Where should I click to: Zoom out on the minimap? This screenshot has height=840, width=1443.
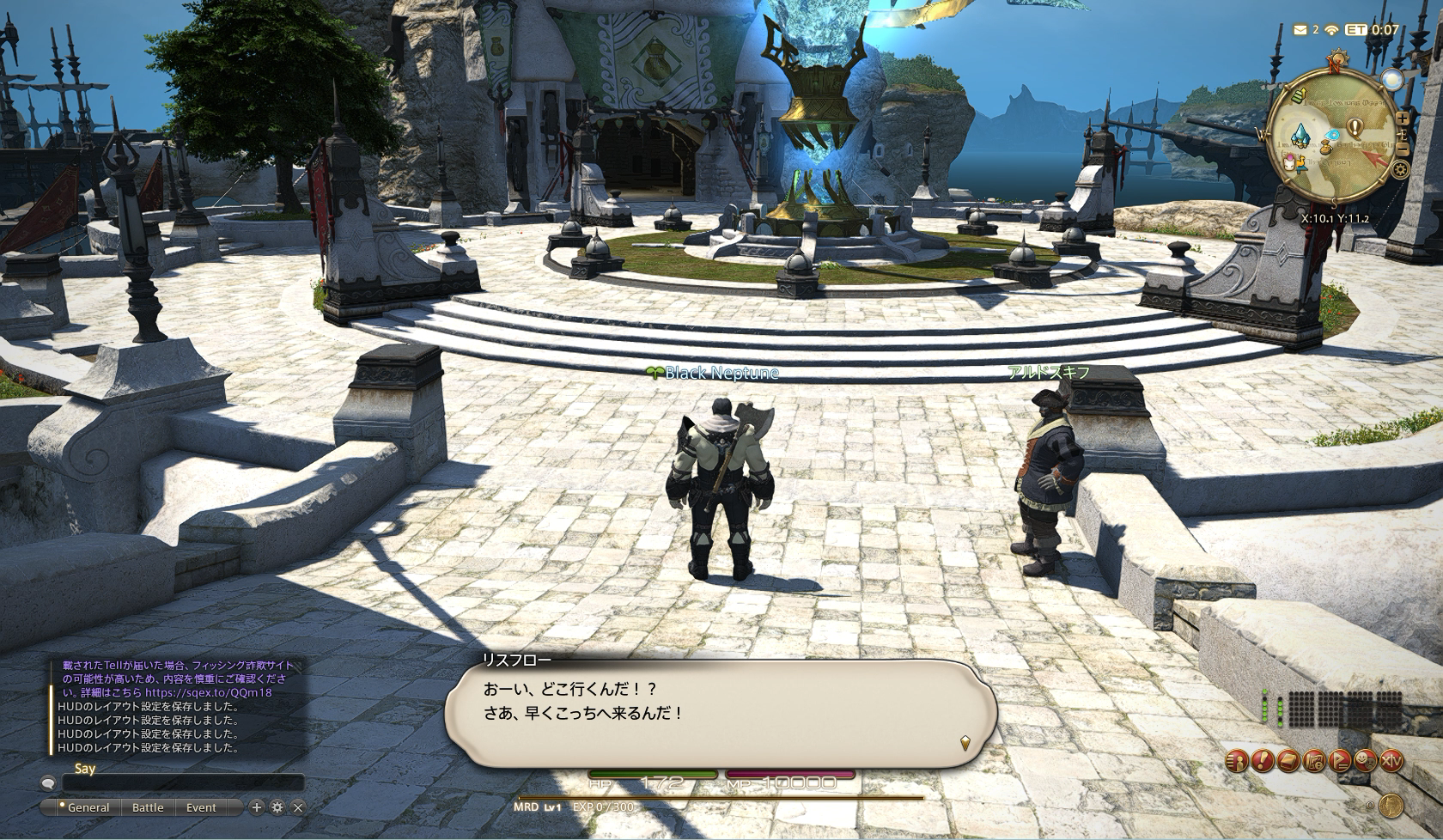pos(1403,149)
